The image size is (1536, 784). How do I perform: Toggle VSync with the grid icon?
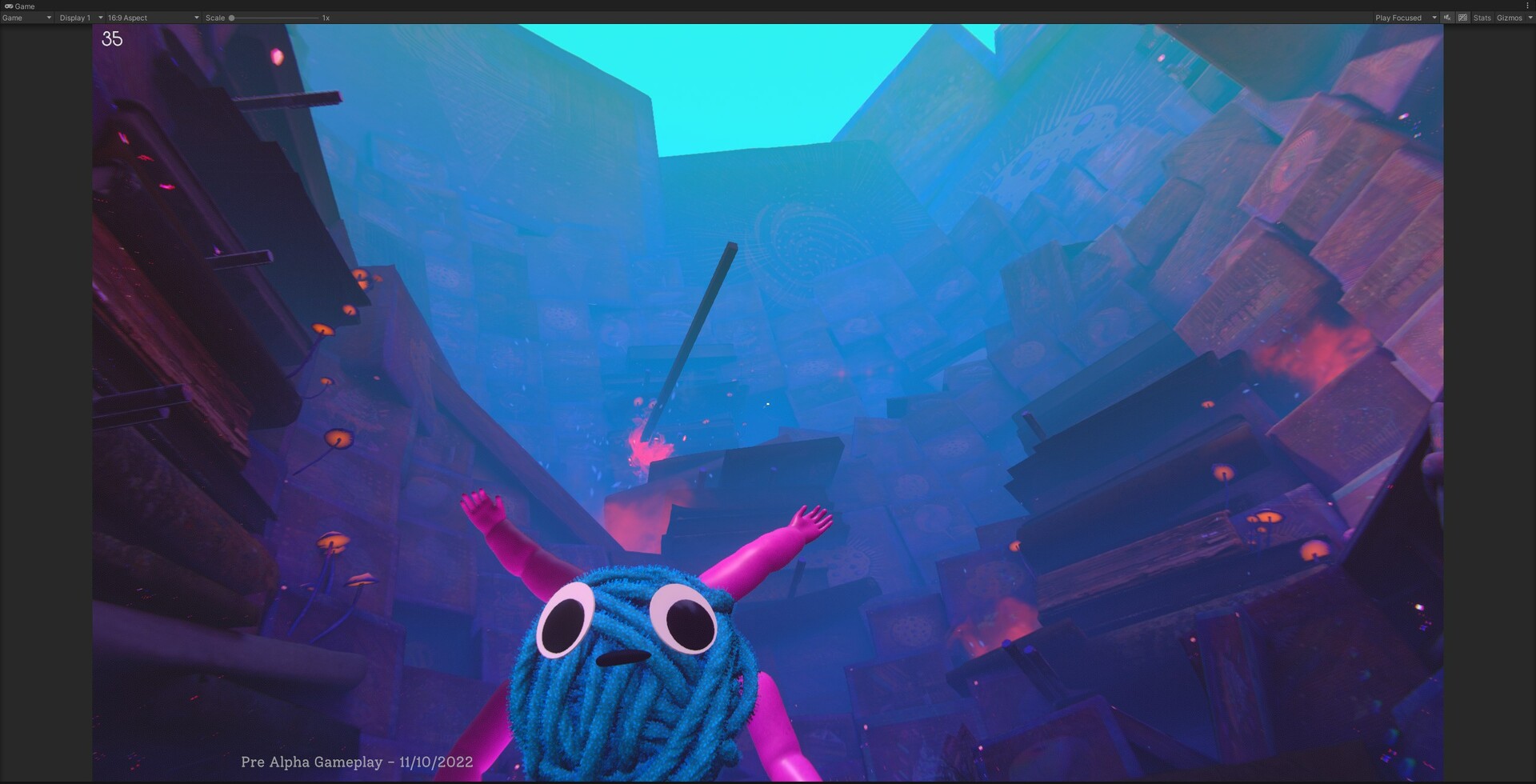click(1462, 18)
